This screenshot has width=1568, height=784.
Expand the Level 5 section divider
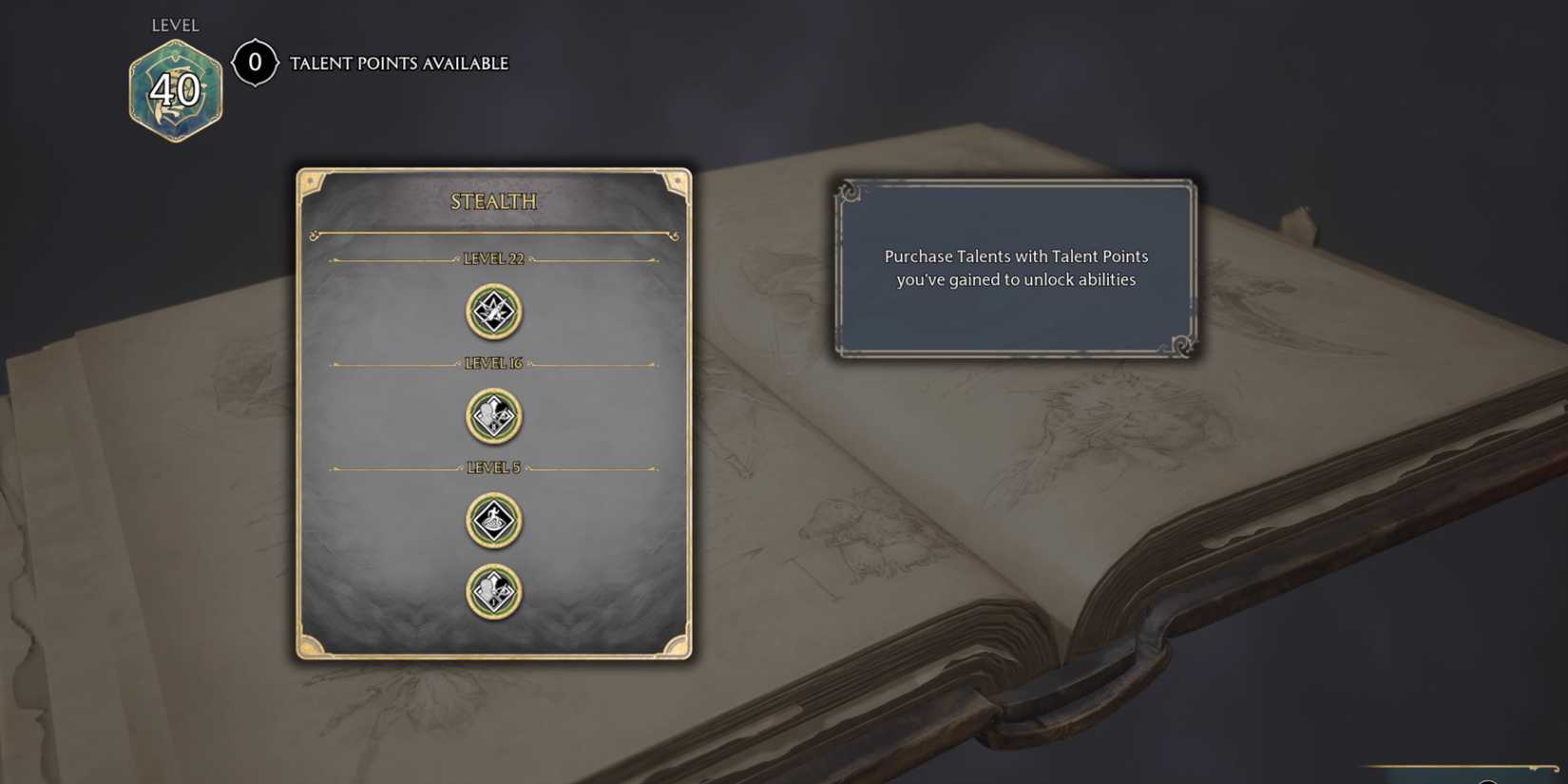point(492,467)
